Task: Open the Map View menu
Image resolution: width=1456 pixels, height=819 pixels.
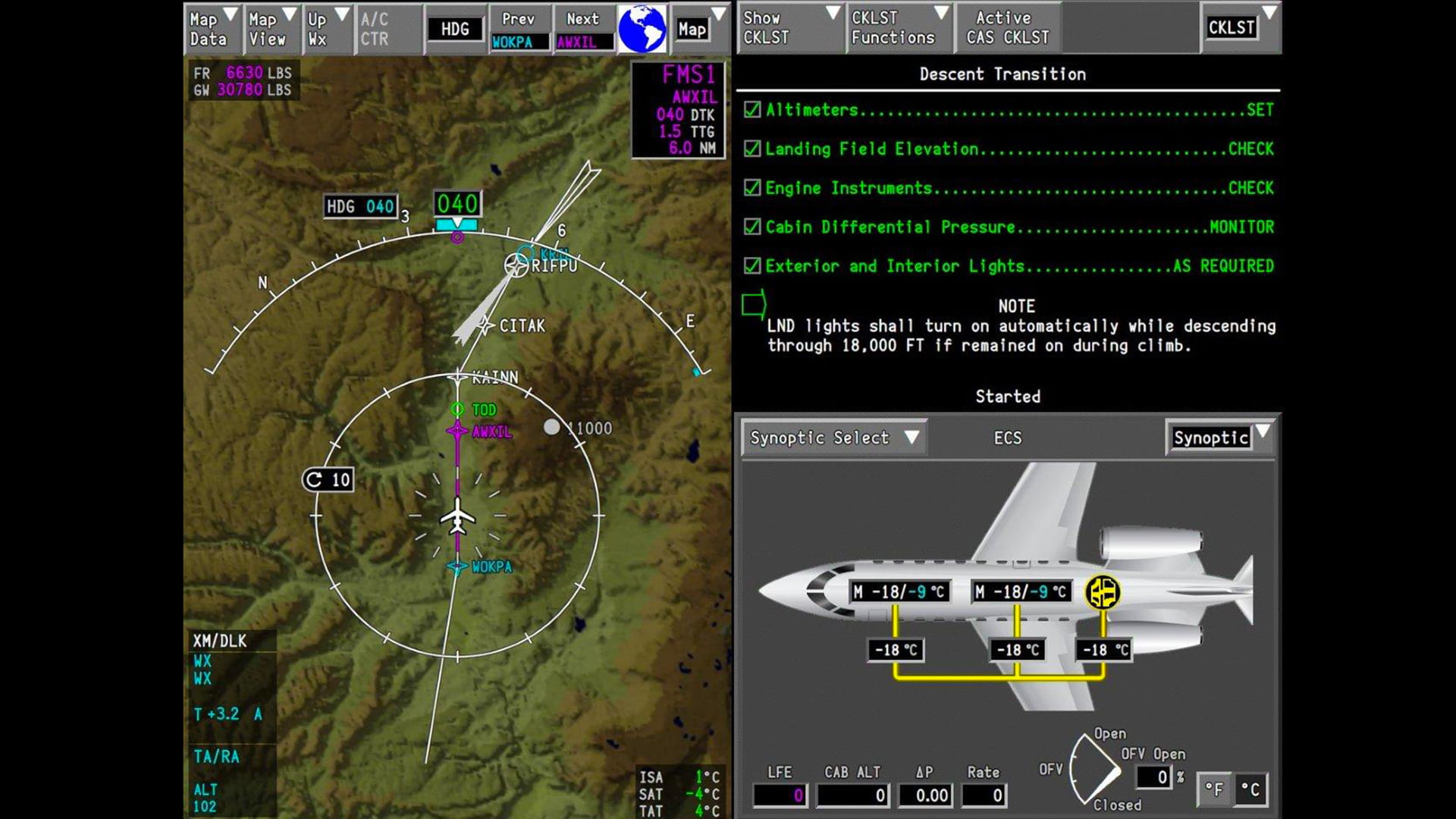Action: tap(271, 27)
